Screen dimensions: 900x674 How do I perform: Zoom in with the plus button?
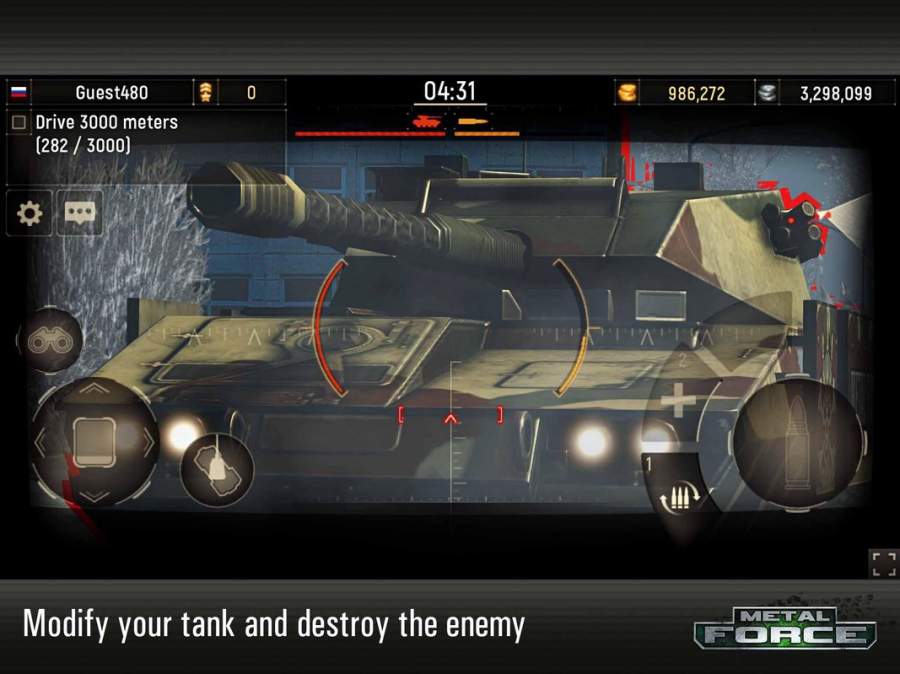coord(679,402)
